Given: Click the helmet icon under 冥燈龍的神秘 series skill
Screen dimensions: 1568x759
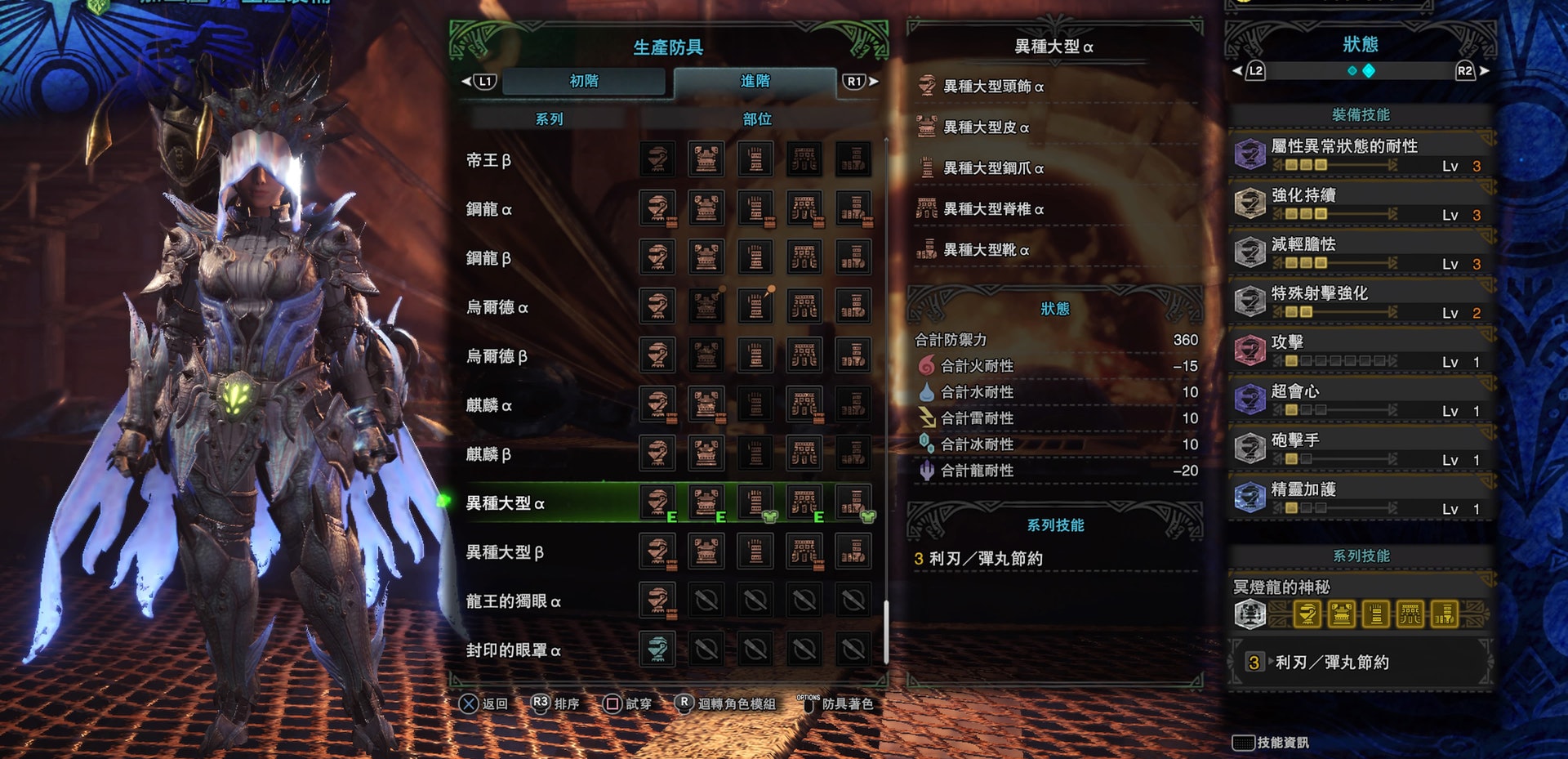Looking at the screenshot, I should click(1307, 613).
